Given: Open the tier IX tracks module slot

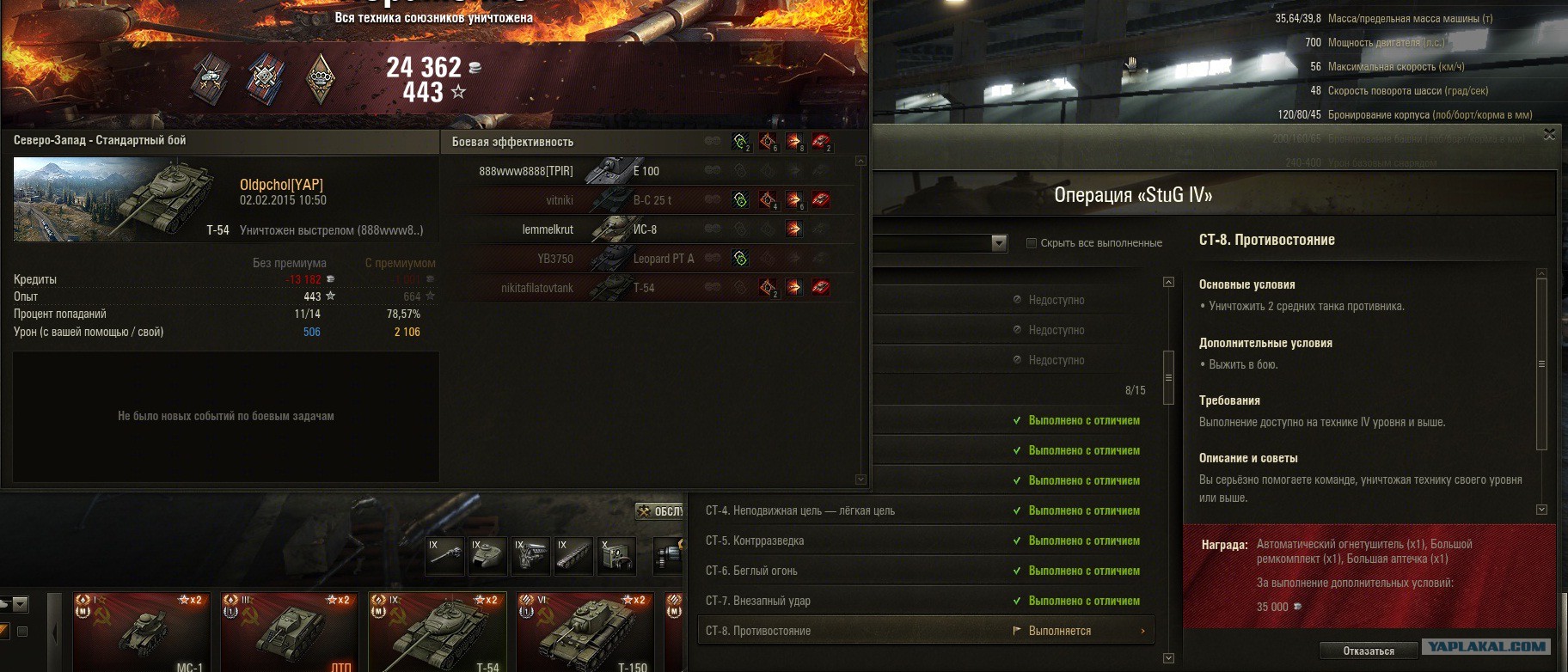Looking at the screenshot, I should (573, 555).
